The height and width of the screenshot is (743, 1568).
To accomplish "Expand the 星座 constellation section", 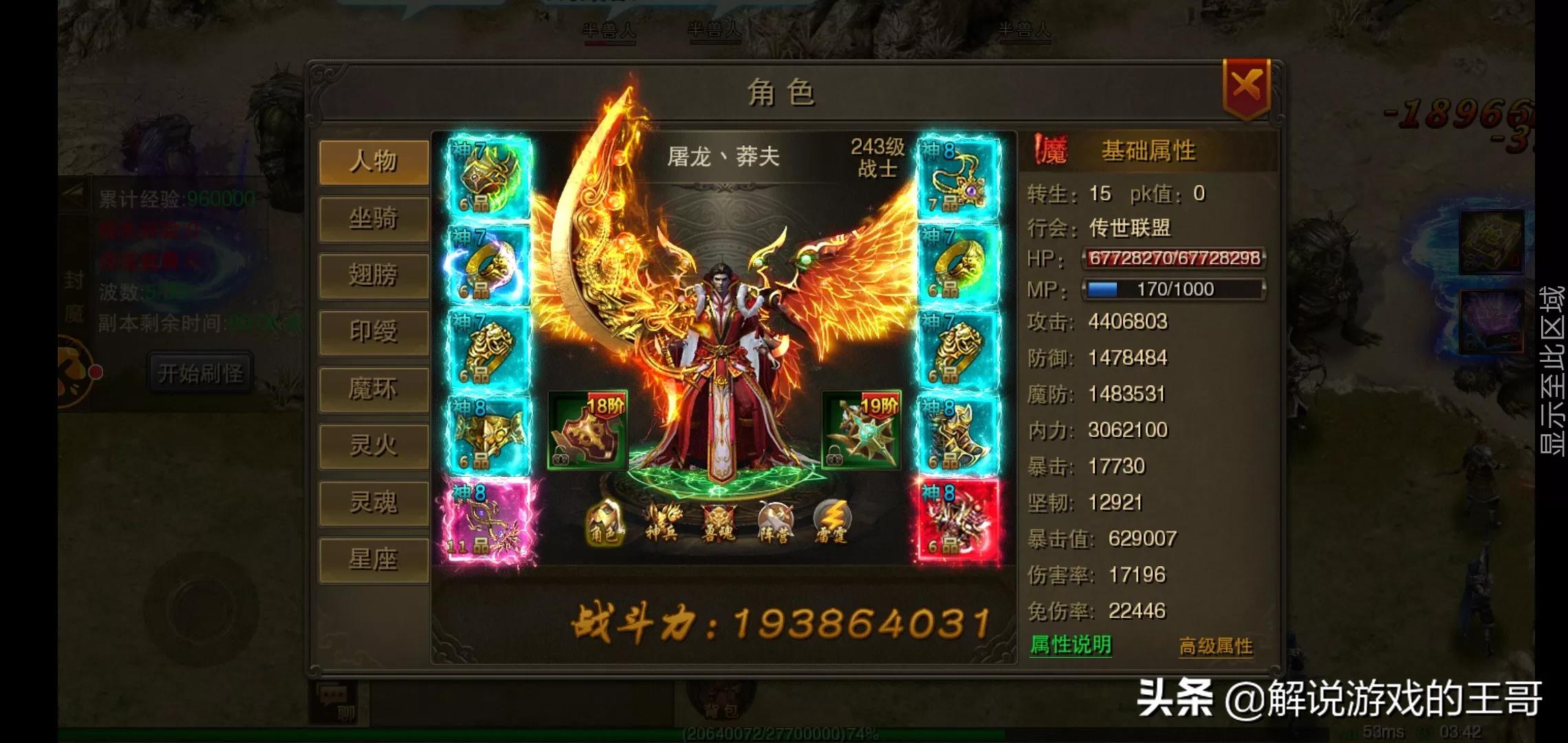I will tap(373, 561).
